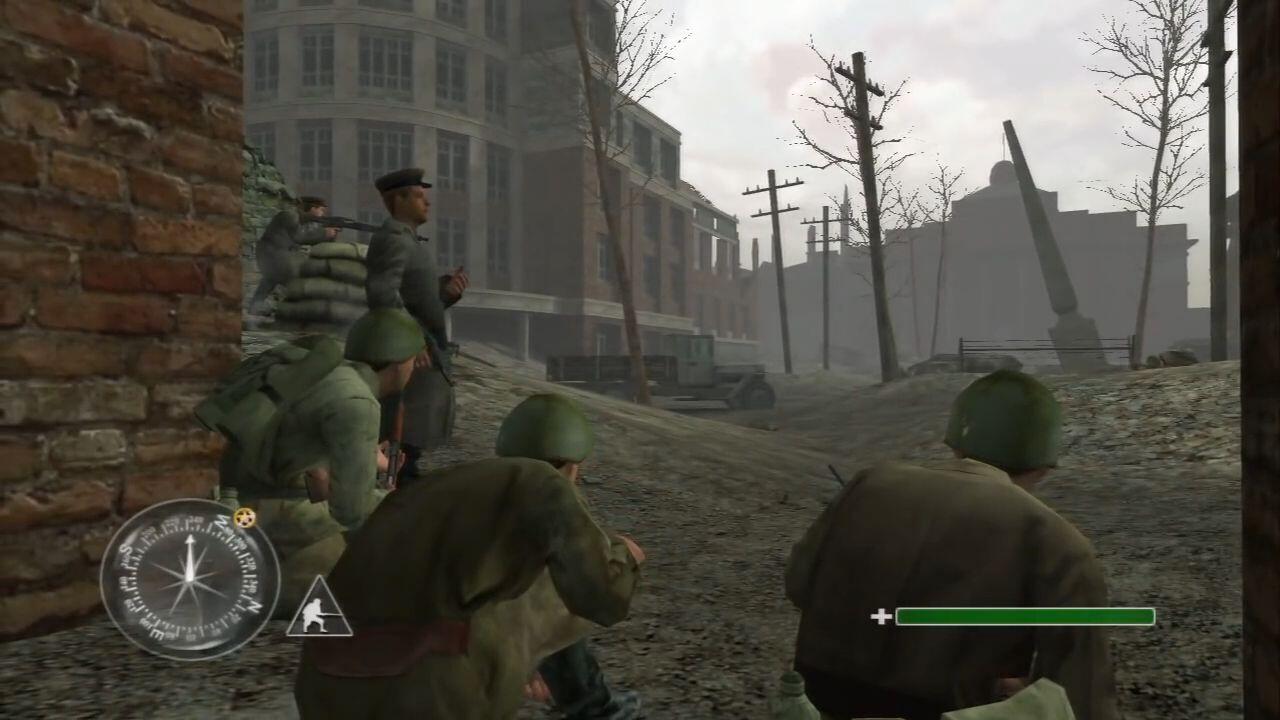Click the compass in the HUD
This screenshot has width=1280, height=720.
pyautogui.click(x=189, y=579)
